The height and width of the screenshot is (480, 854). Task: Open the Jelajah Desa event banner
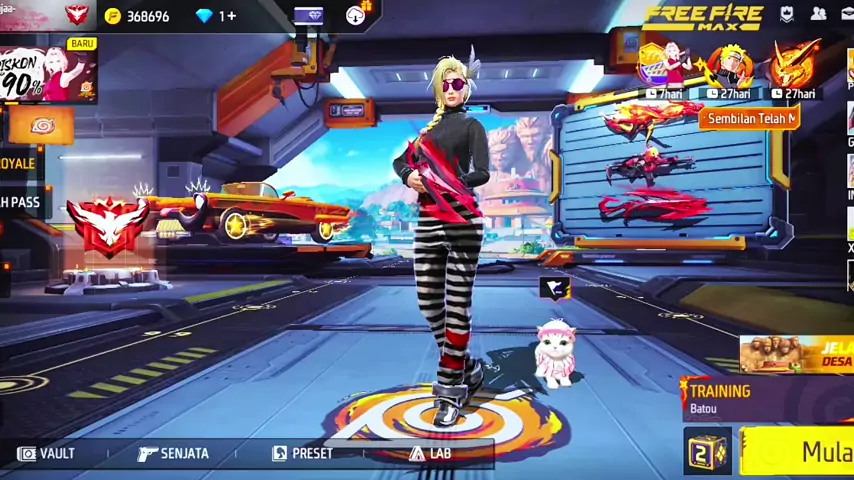tap(797, 354)
